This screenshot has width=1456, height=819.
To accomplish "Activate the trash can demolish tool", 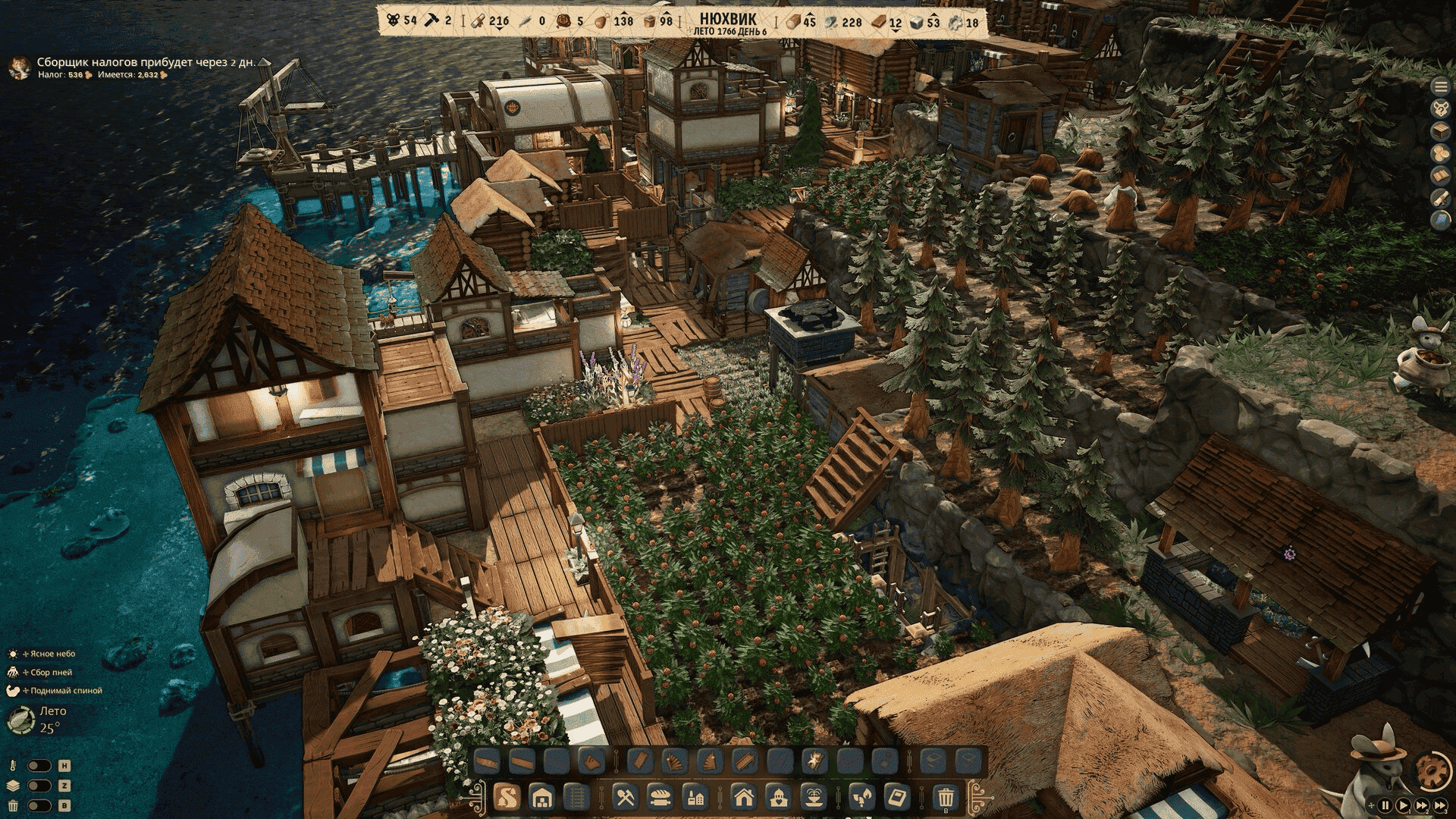I will pos(946,797).
